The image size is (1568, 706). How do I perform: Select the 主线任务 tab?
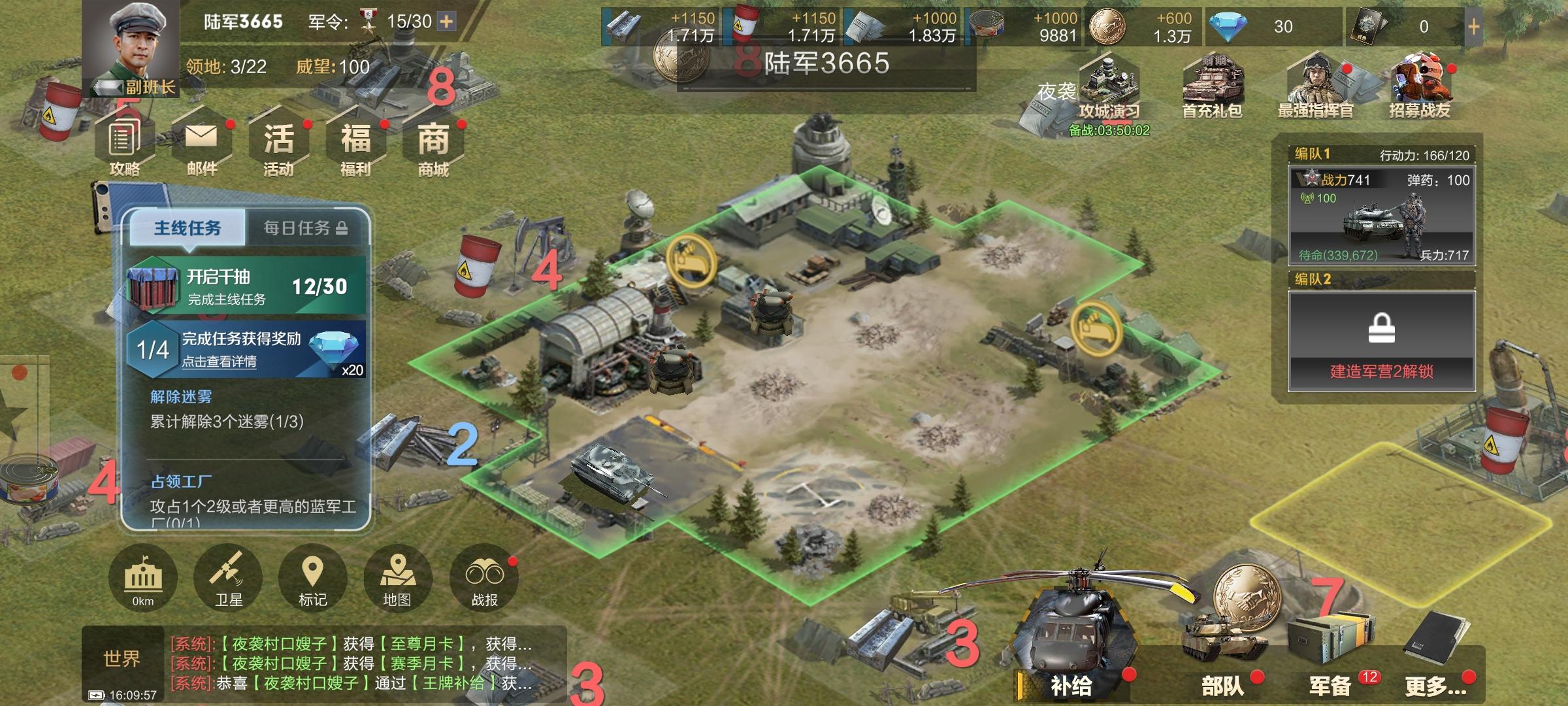click(x=188, y=228)
